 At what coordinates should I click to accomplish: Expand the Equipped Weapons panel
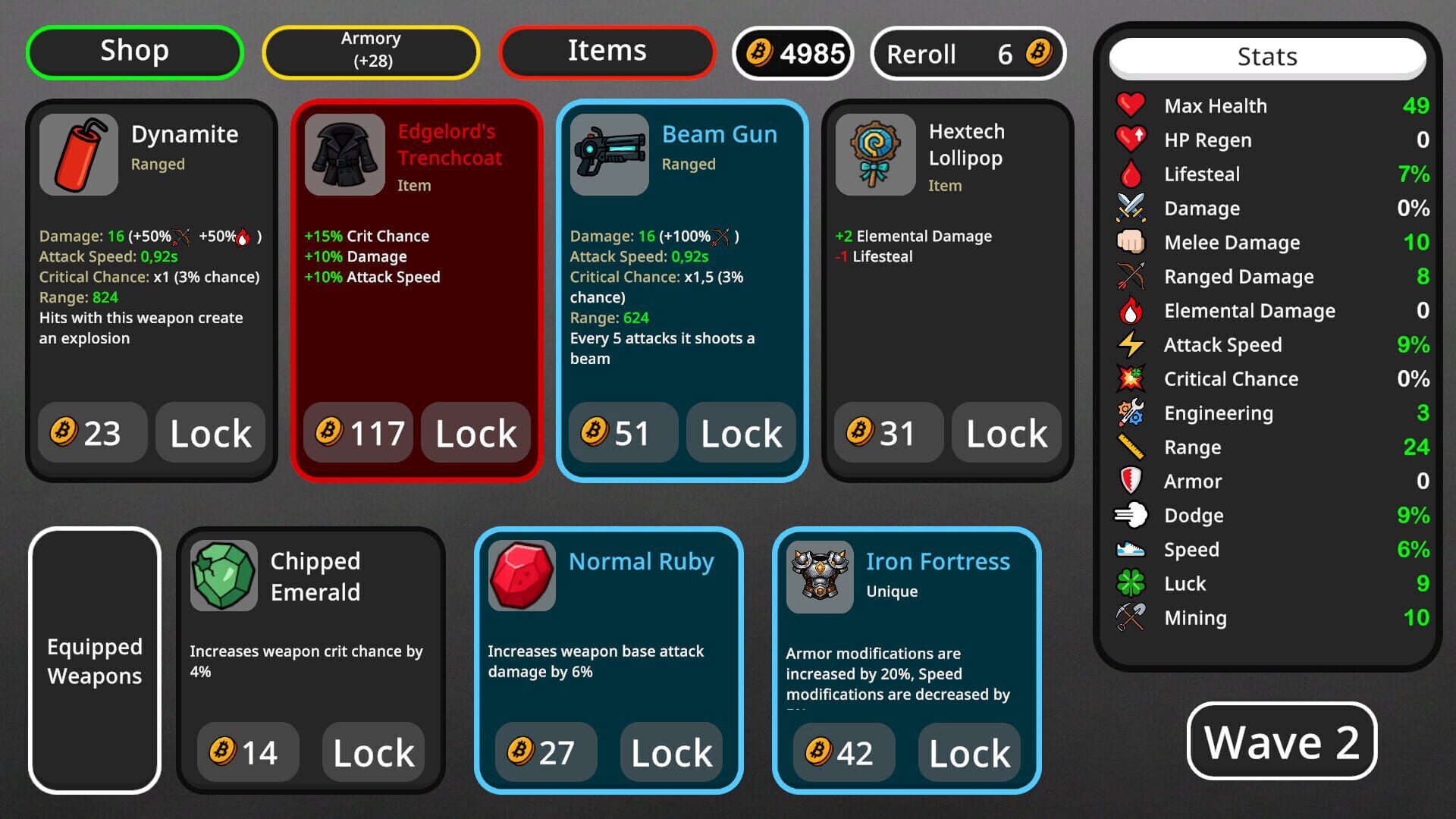click(94, 661)
